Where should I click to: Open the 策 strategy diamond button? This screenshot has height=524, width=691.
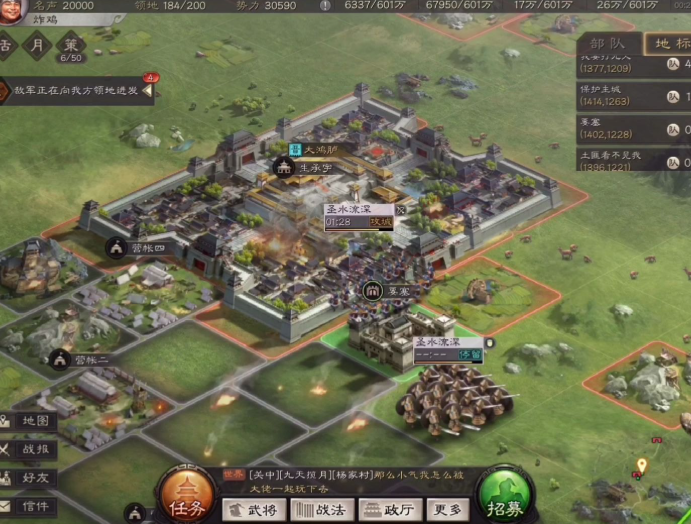coord(71,46)
